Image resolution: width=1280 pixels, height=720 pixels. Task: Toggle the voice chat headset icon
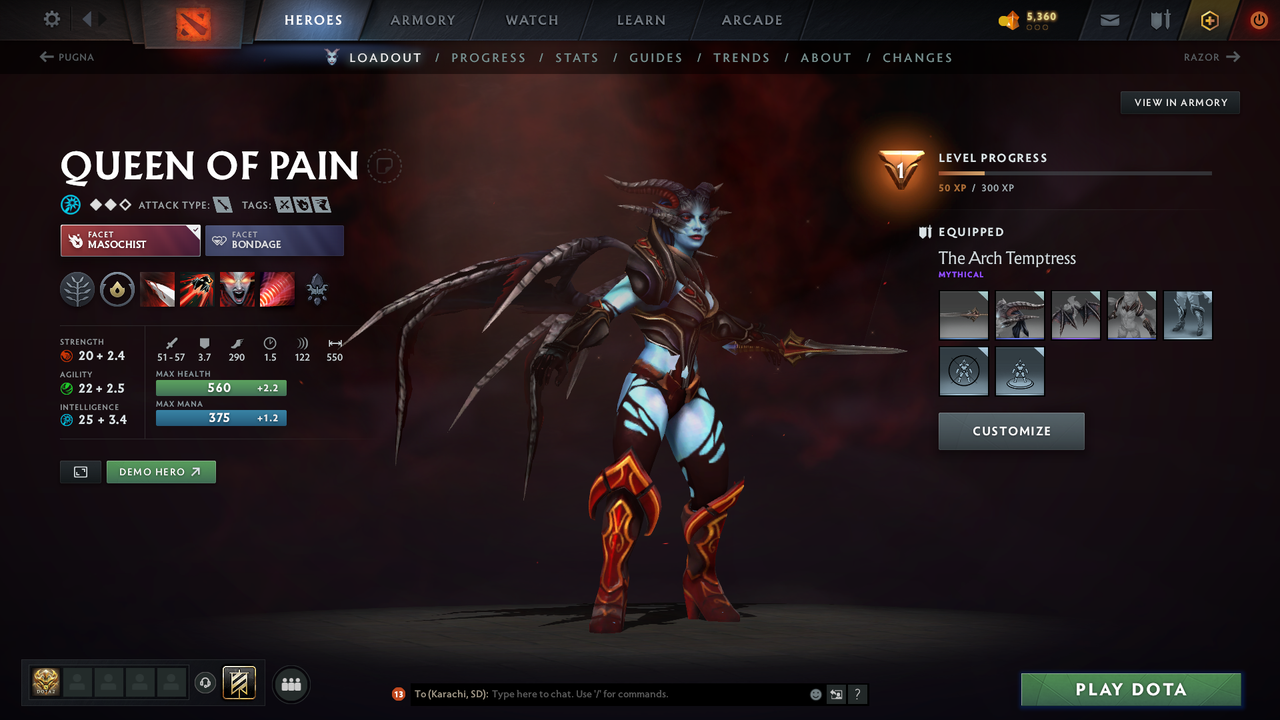pyautogui.click(x=207, y=682)
